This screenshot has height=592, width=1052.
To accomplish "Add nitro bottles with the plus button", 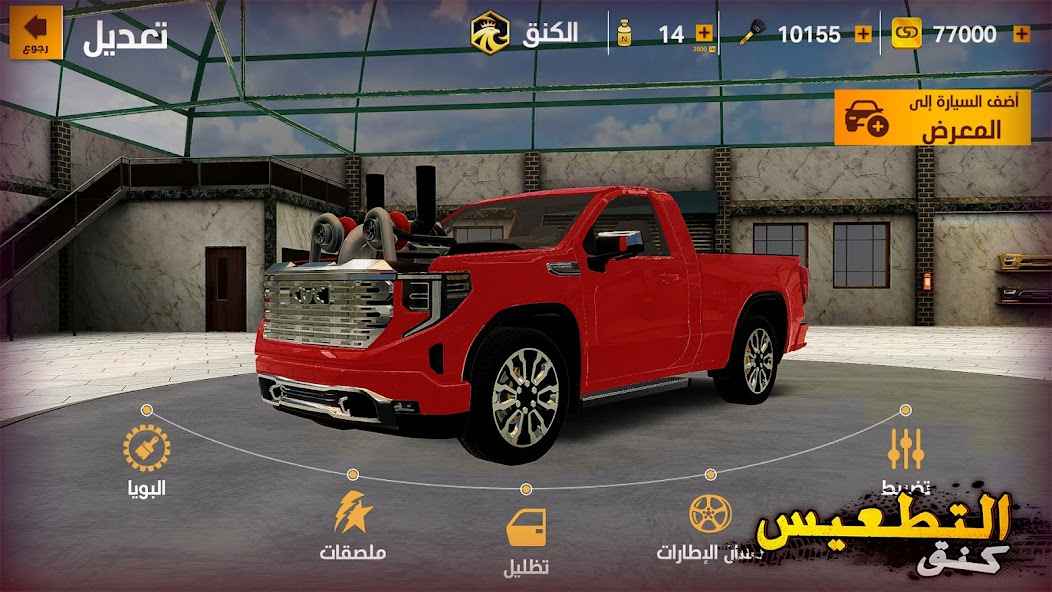I will click(x=704, y=34).
